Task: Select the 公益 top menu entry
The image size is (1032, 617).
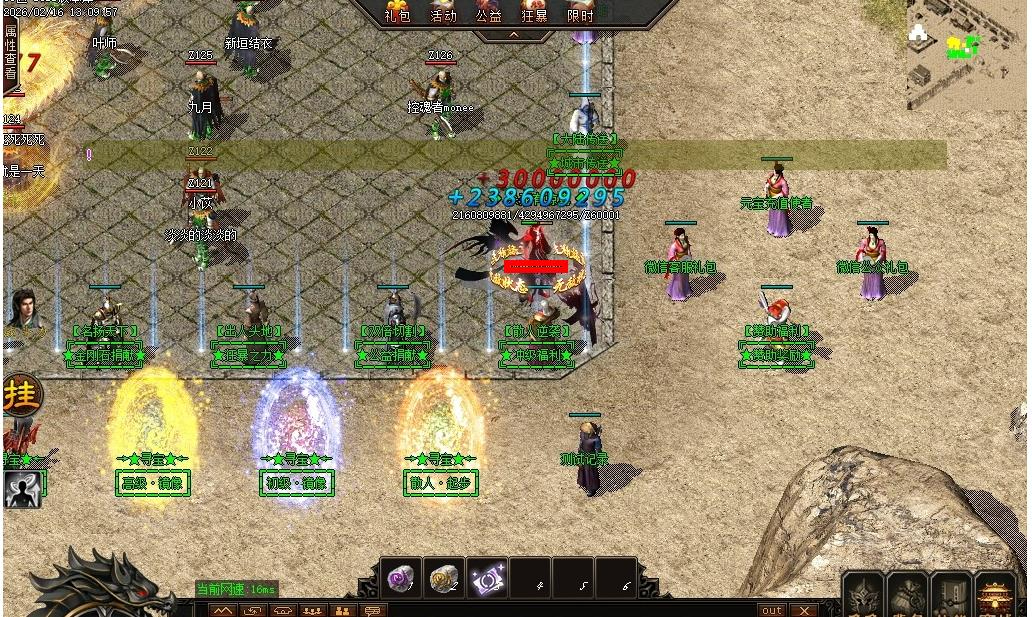Action: 489,14
